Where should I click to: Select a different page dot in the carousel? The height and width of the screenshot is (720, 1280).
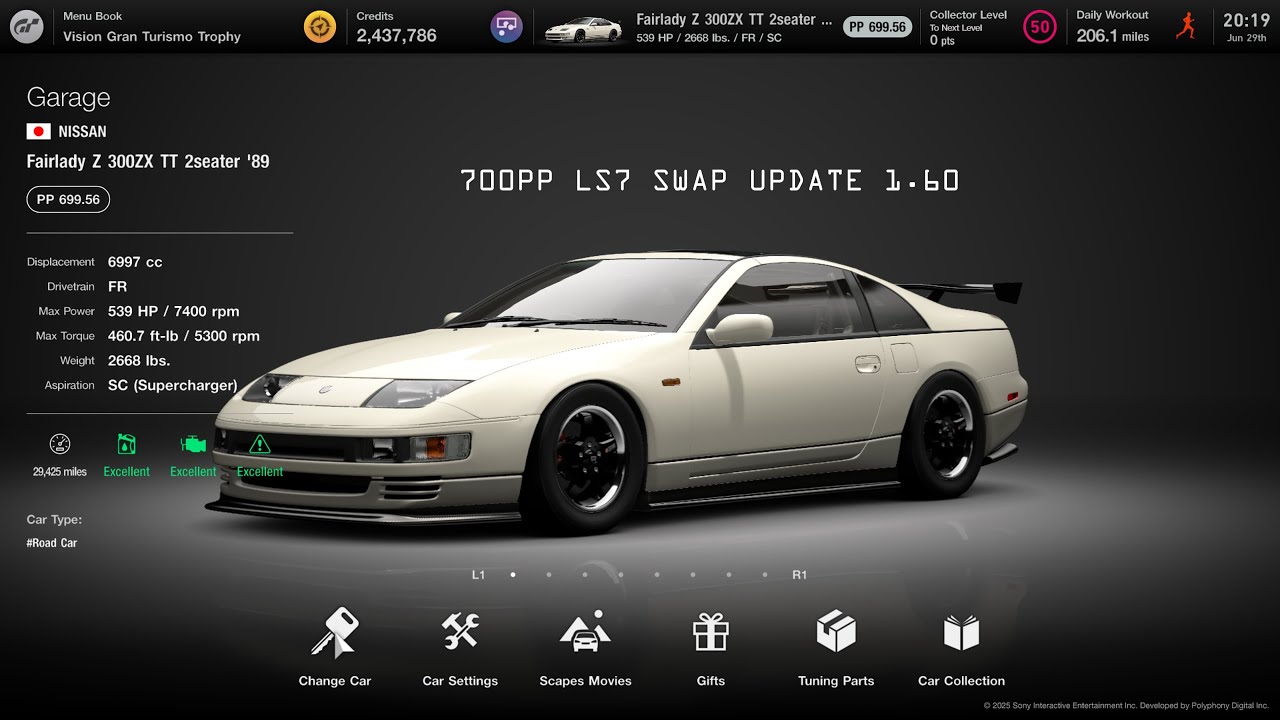coord(548,575)
